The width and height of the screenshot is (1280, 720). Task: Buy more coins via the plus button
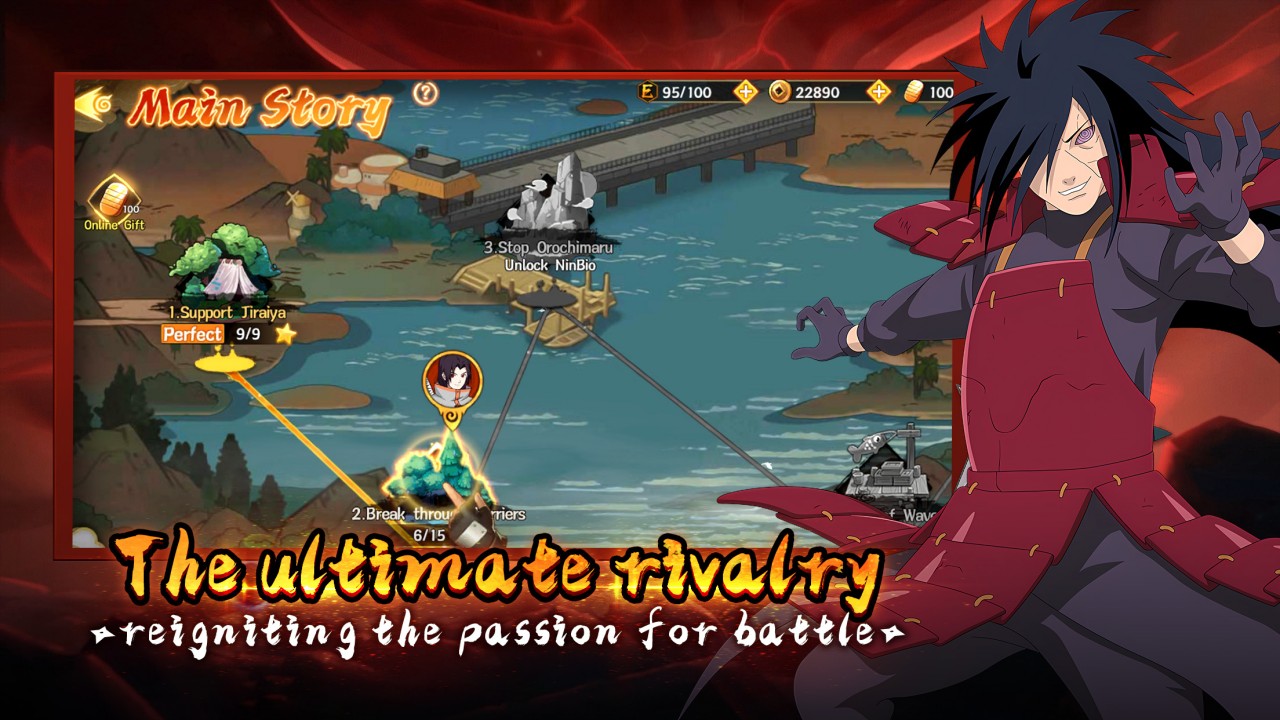pyautogui.click(x=879, y=92)
